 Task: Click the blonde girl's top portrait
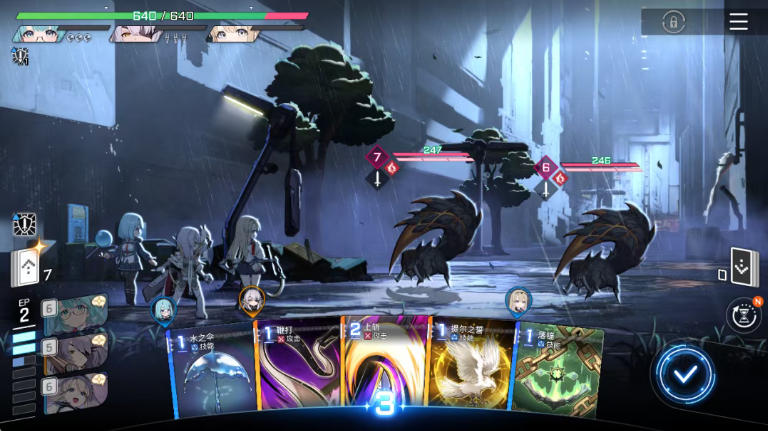(x=228, y=34)
